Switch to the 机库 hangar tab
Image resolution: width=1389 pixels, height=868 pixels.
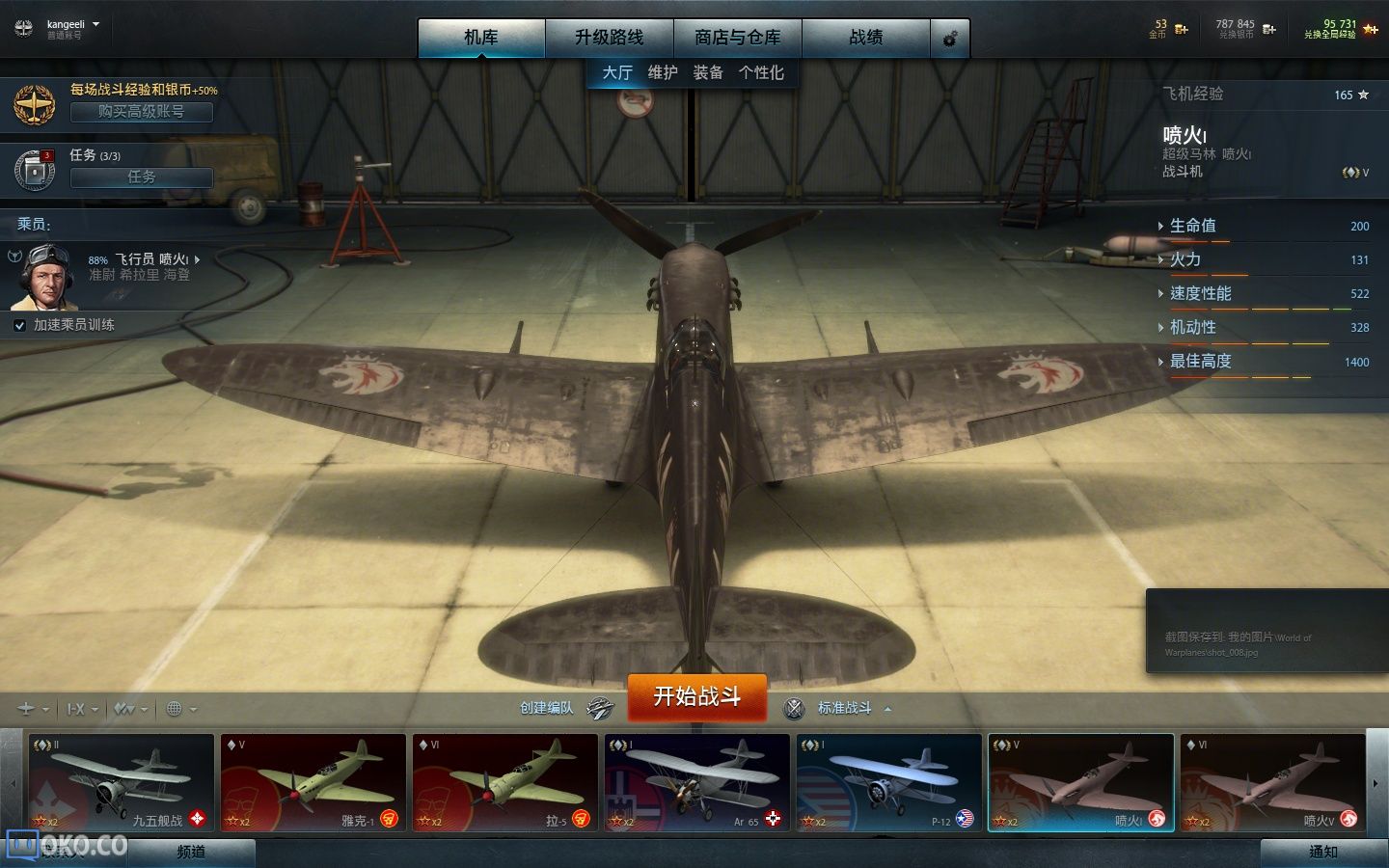pos(481,38)
